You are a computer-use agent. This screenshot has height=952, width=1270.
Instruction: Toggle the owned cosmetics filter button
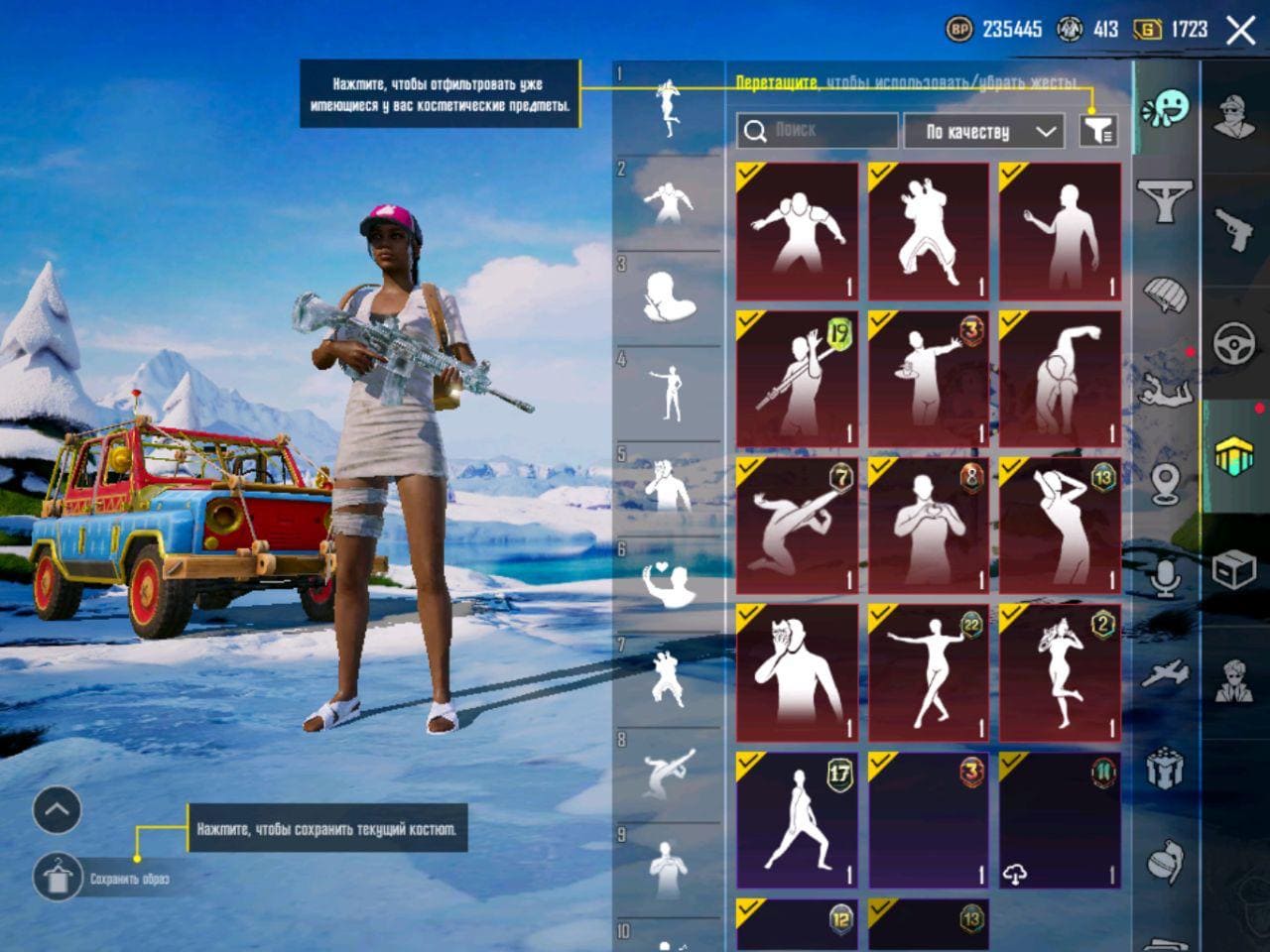1098,130
